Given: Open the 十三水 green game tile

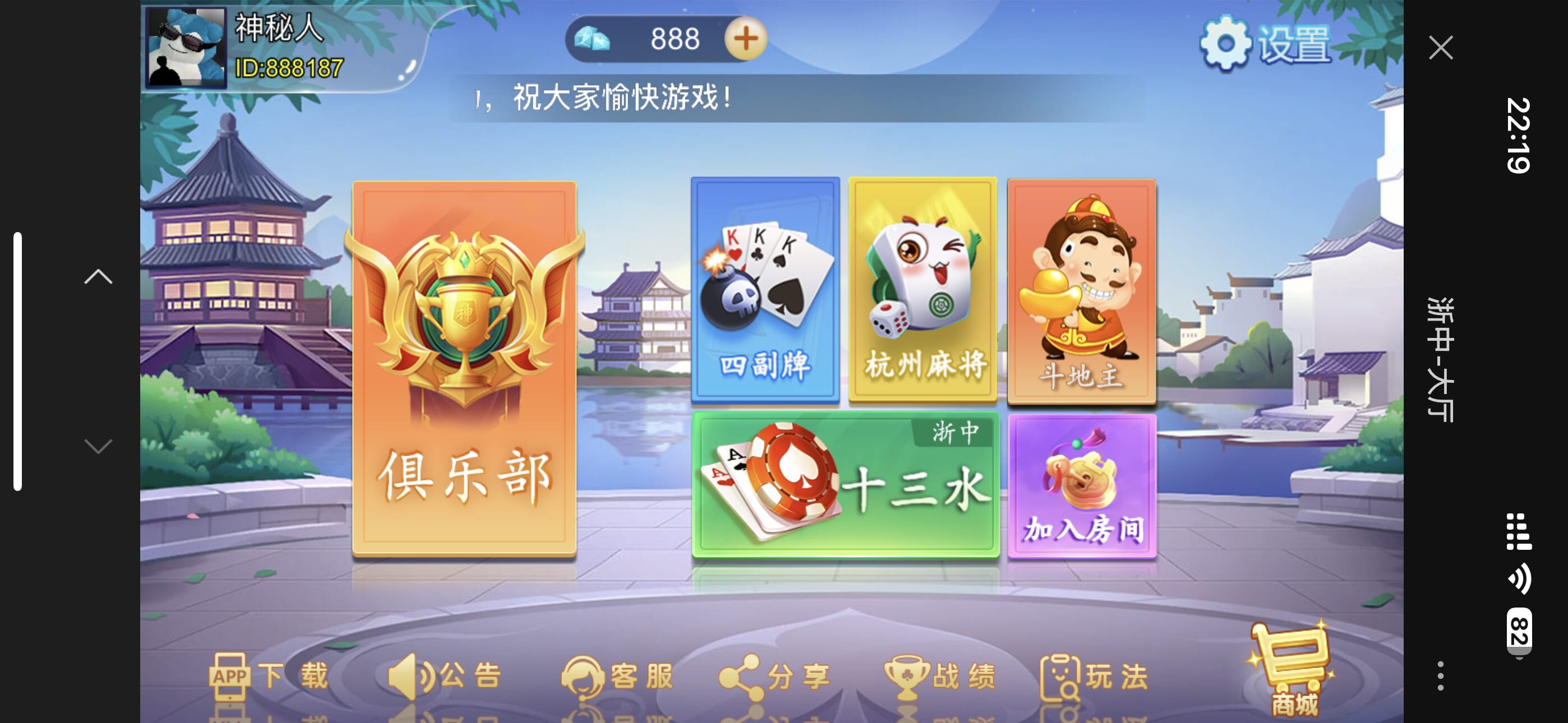Looking at the screenshot, I should [x=845, y=484].
